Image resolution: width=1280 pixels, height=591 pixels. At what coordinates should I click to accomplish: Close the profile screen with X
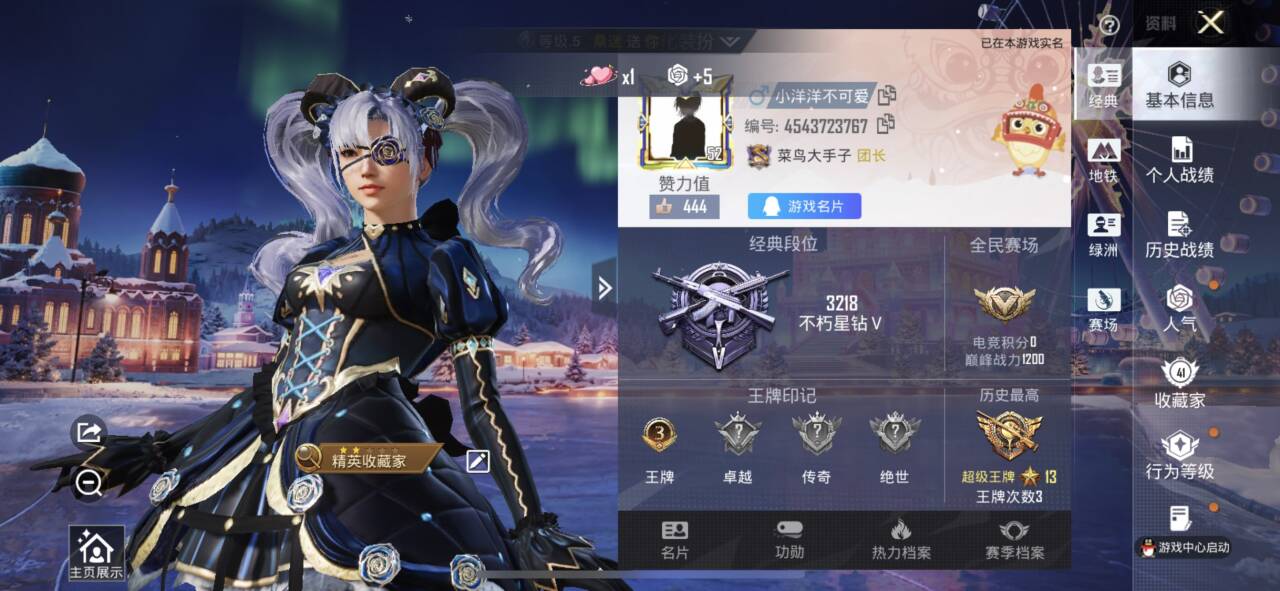tap(1210, 23)
